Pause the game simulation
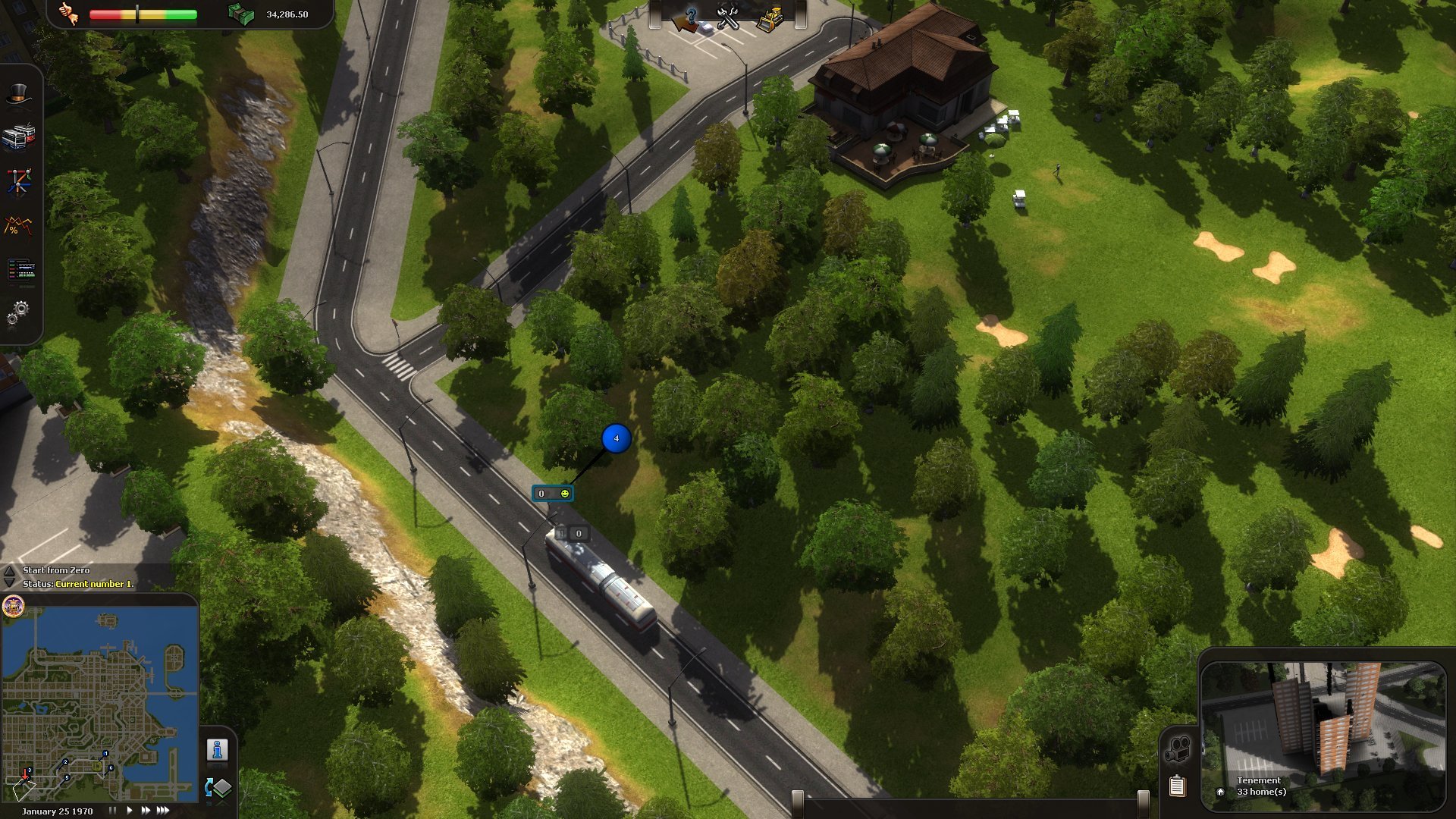The height and width of the screenshot is (819, 1456). click(x=112, y=811)
